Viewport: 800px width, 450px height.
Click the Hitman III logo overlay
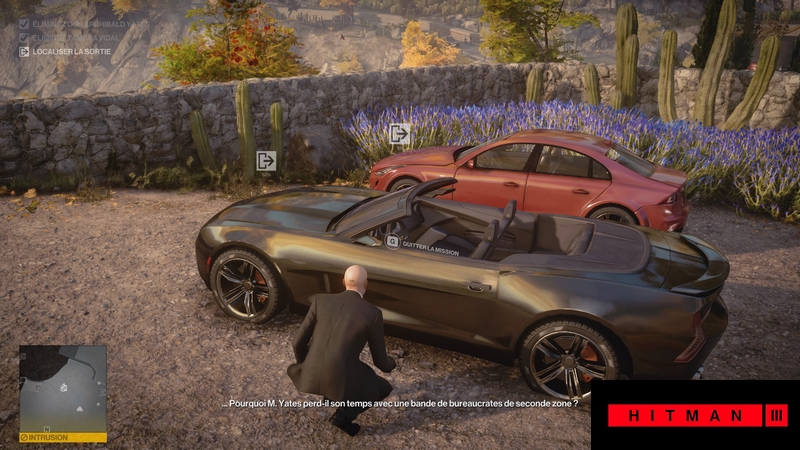[696, 414]
